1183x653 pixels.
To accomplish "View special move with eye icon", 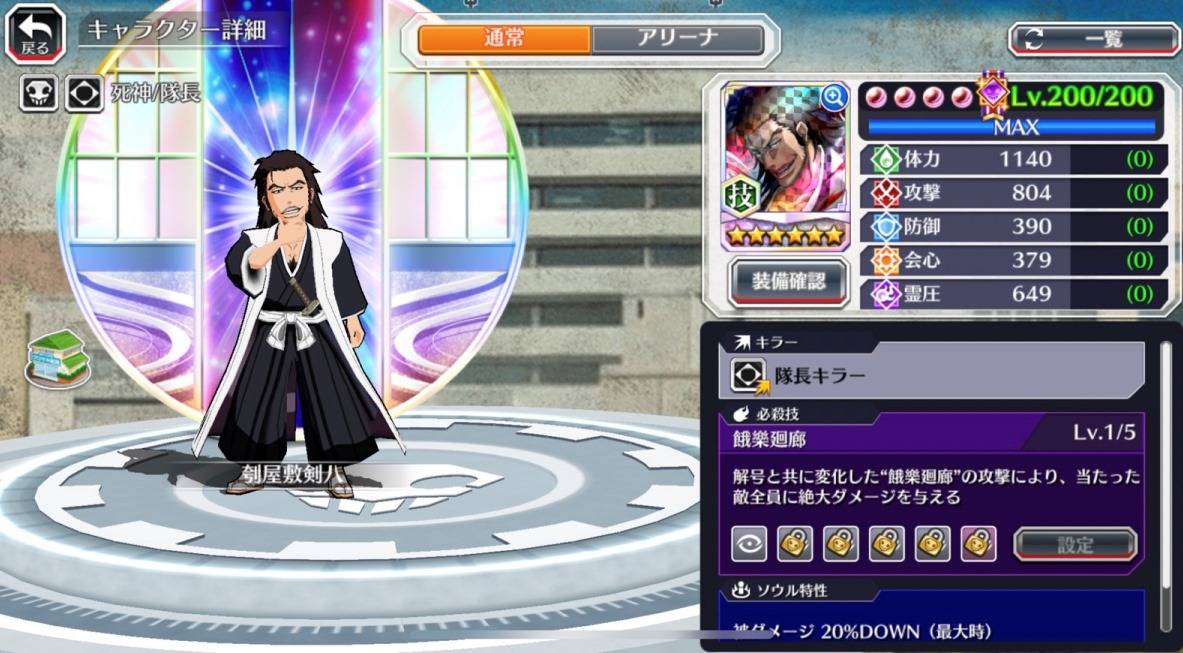I will pyautogui.click(x=749, y=543).
